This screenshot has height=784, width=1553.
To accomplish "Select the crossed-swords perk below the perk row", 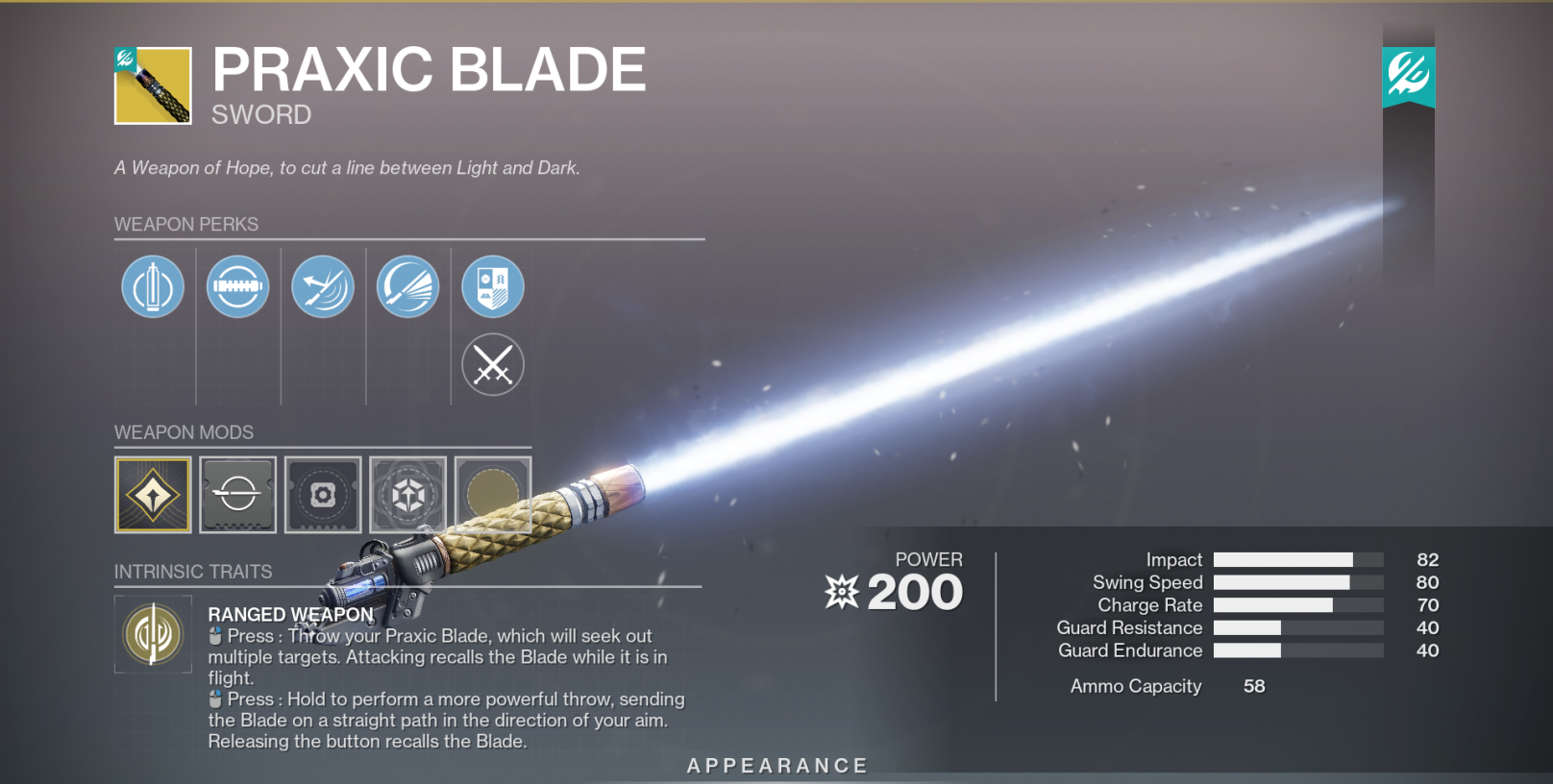I will (x=493, y=364).
